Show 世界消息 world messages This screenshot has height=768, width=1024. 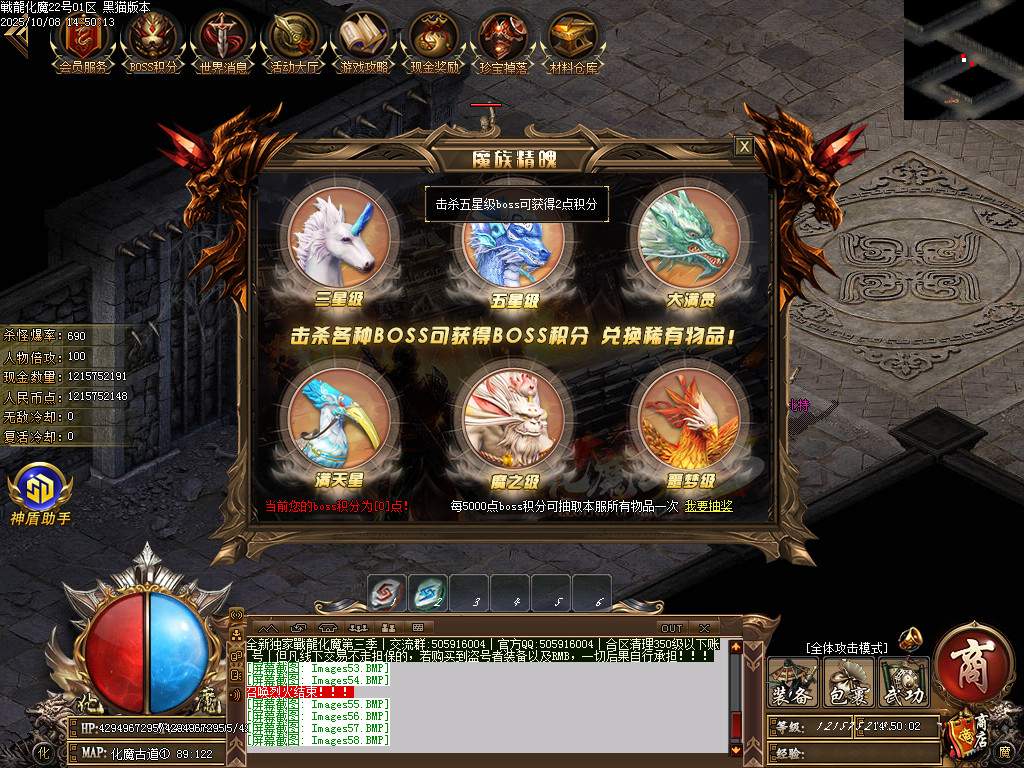[x=224, y=40]
